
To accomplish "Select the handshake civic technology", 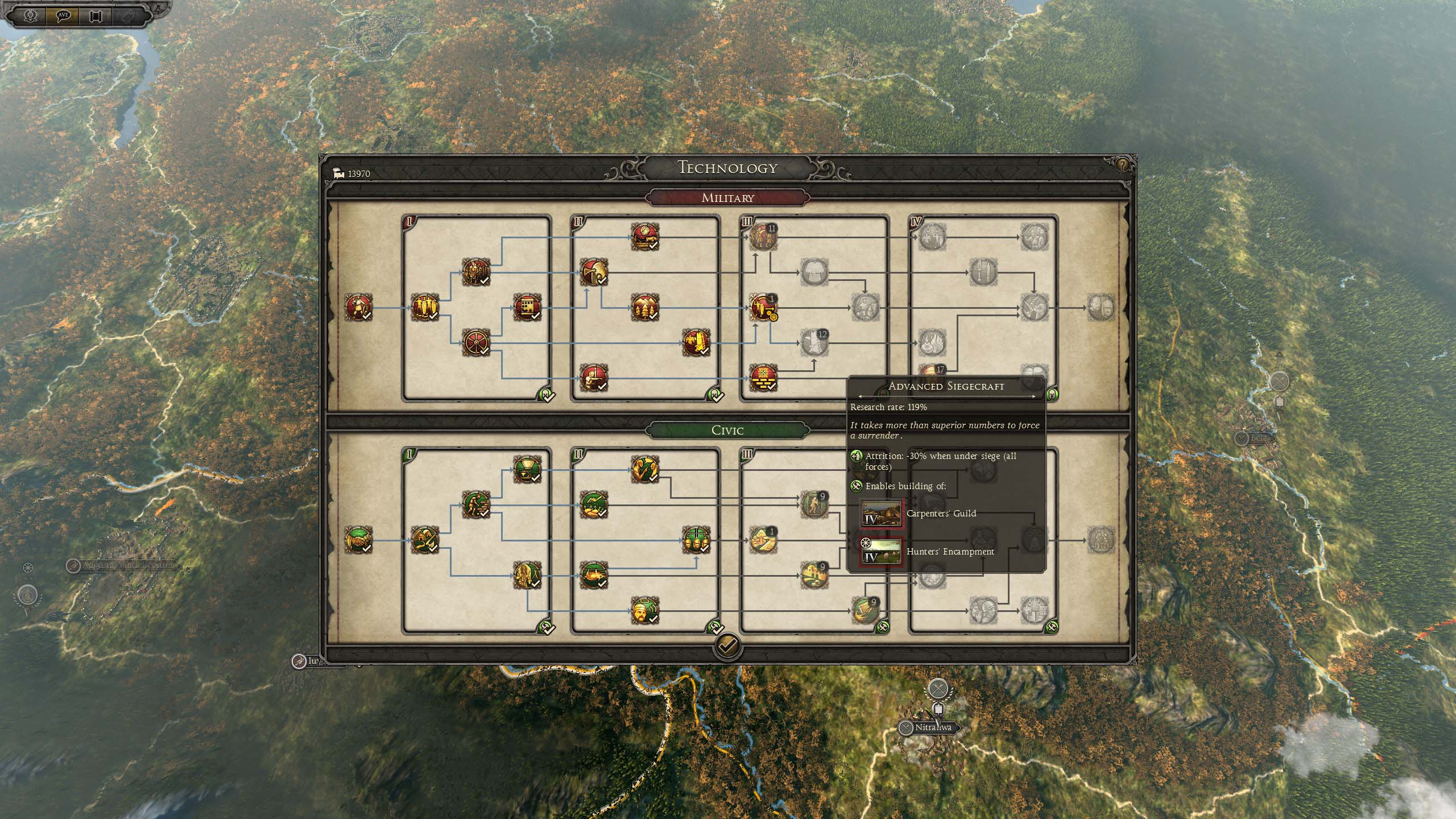I will [x=358, y=540].
